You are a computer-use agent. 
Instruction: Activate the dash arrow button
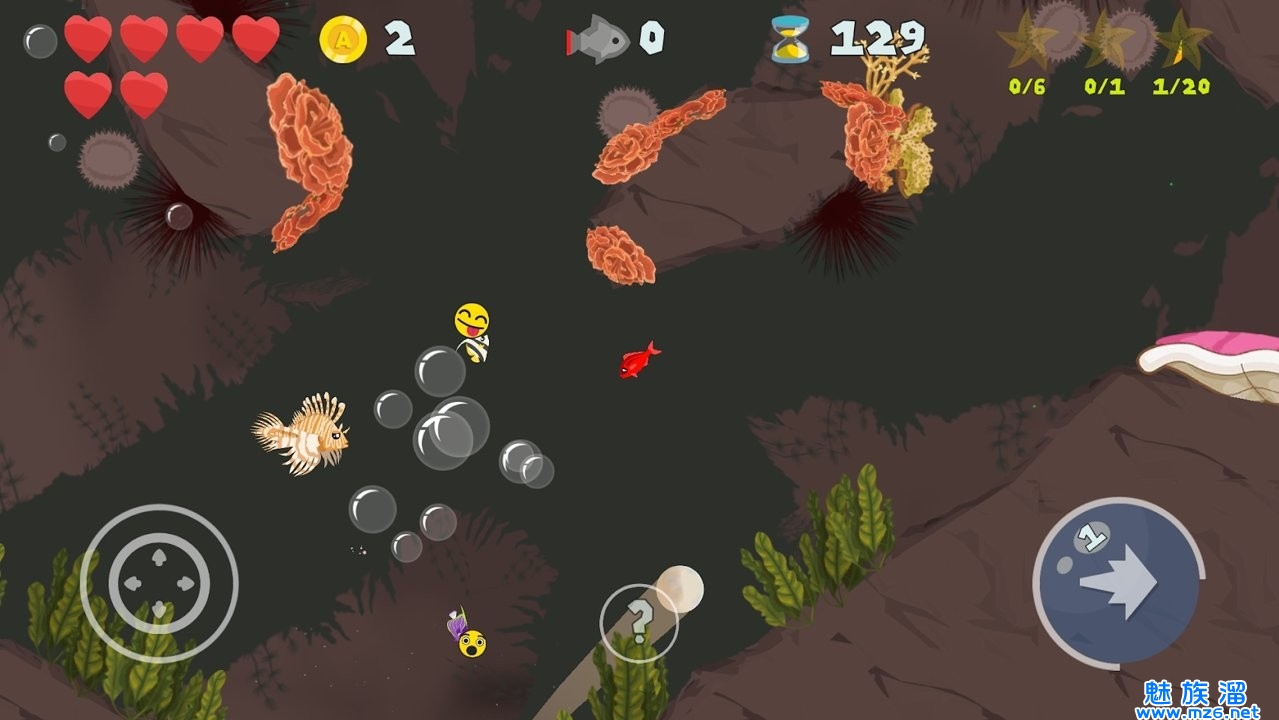pos(1117,582)
